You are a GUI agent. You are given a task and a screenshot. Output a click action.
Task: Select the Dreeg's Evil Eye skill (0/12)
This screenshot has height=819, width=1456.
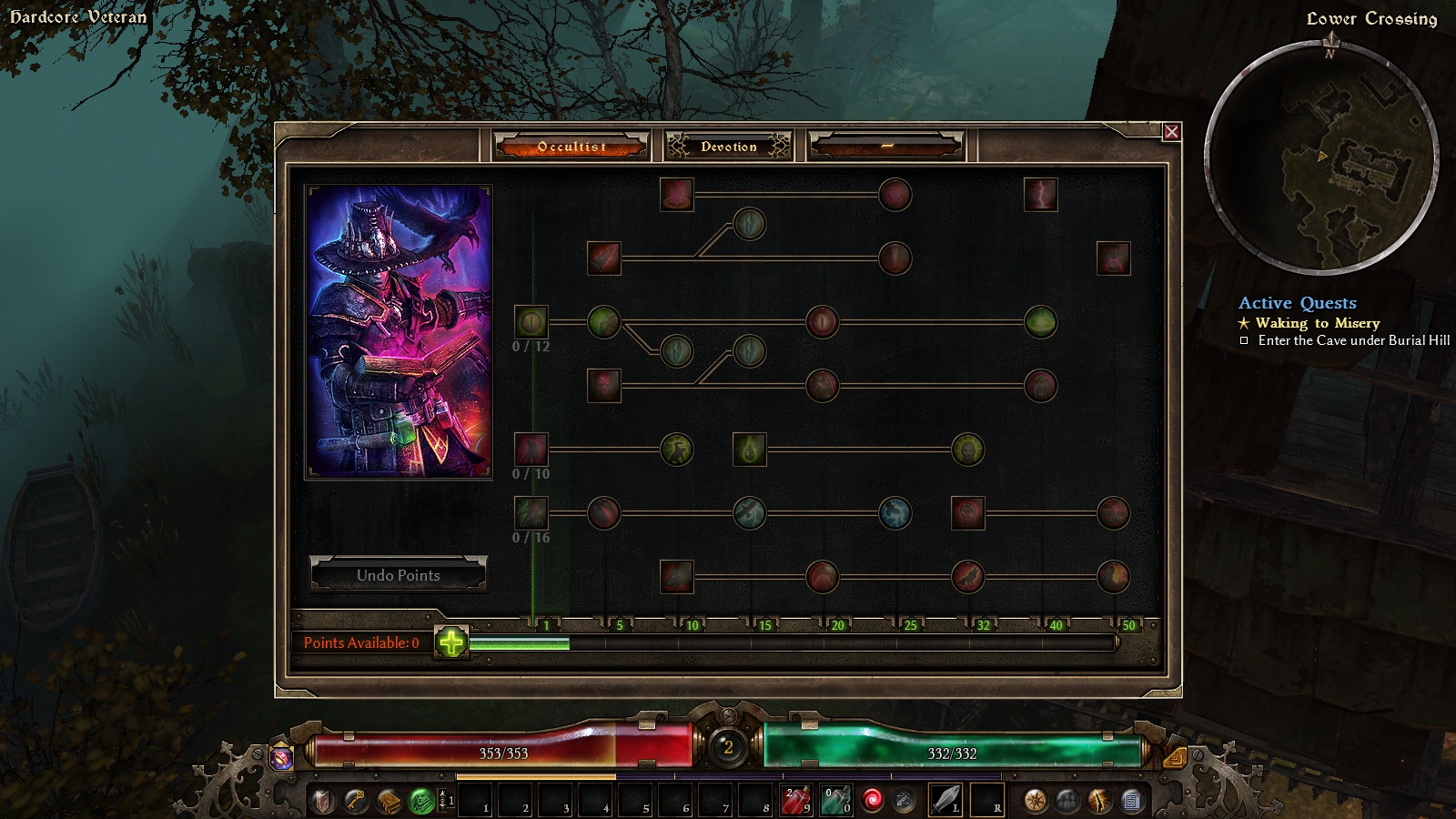pos(531,321)
